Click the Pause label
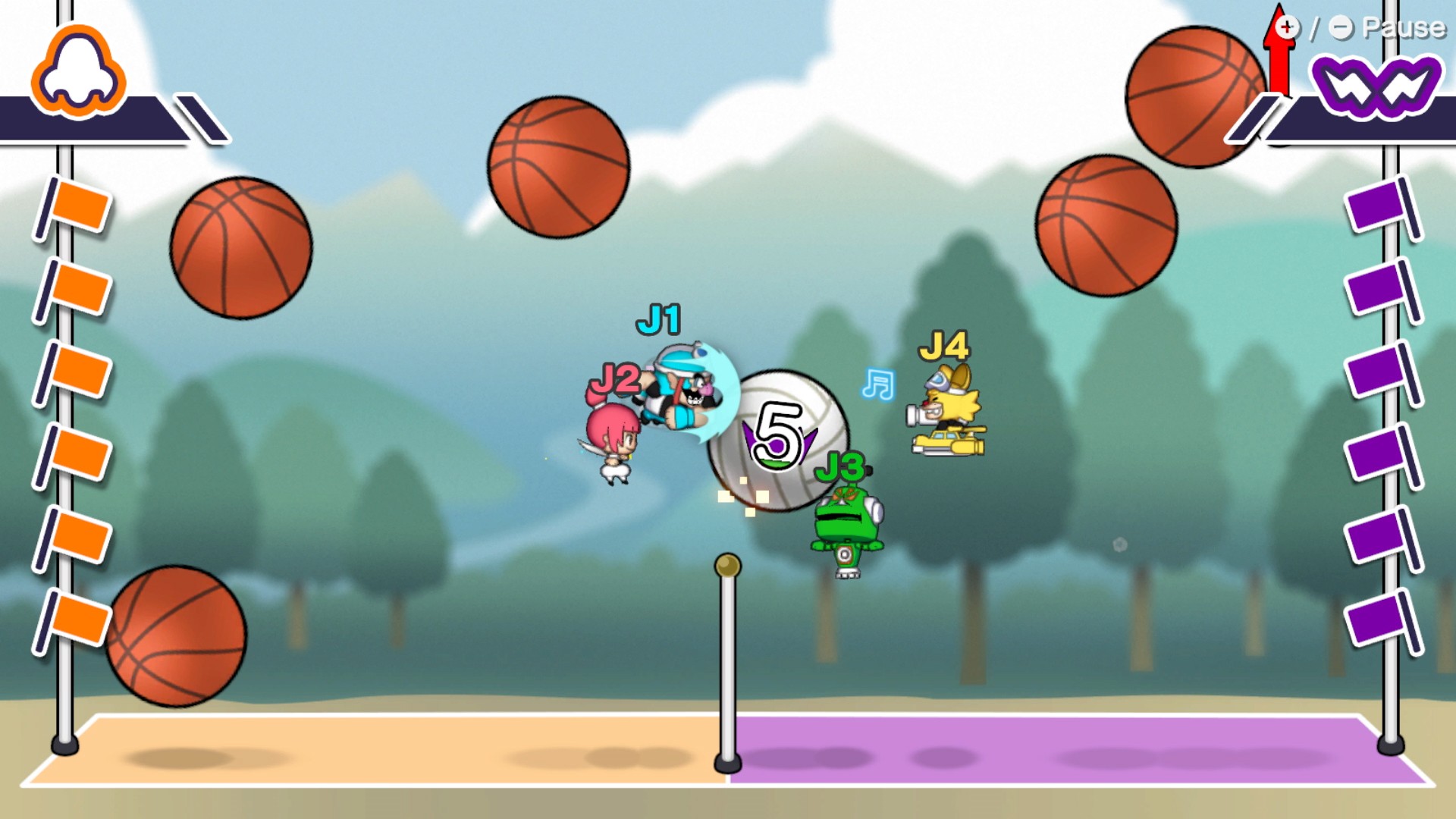1456x819 pixels. pos(1403,28)
